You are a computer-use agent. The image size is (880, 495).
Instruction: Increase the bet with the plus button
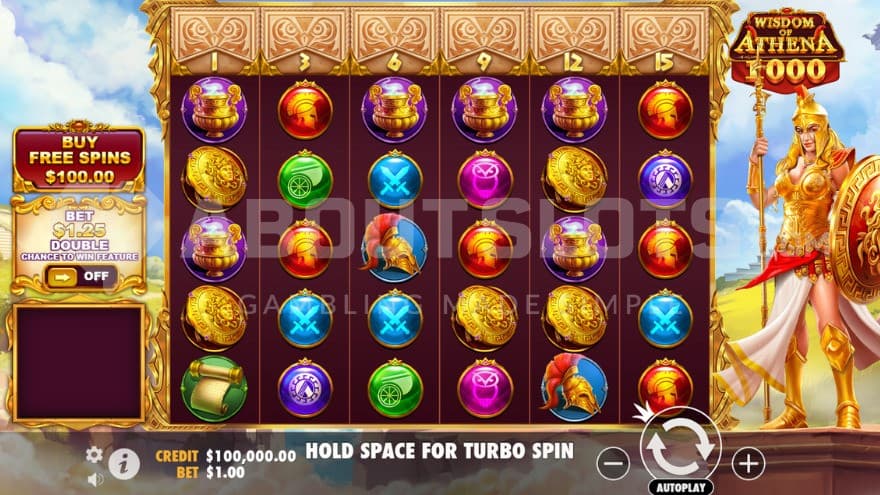pos(748,462)
